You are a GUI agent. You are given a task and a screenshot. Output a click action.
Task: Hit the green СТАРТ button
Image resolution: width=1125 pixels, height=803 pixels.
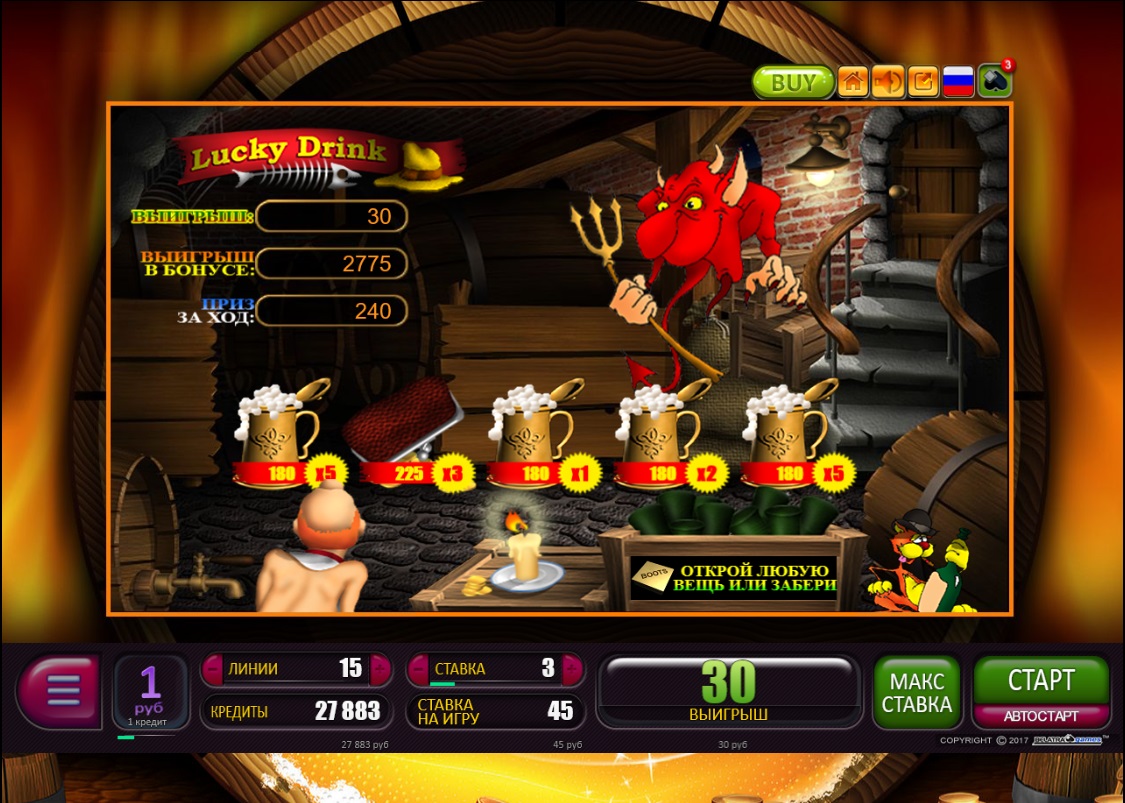[1041, 681]
